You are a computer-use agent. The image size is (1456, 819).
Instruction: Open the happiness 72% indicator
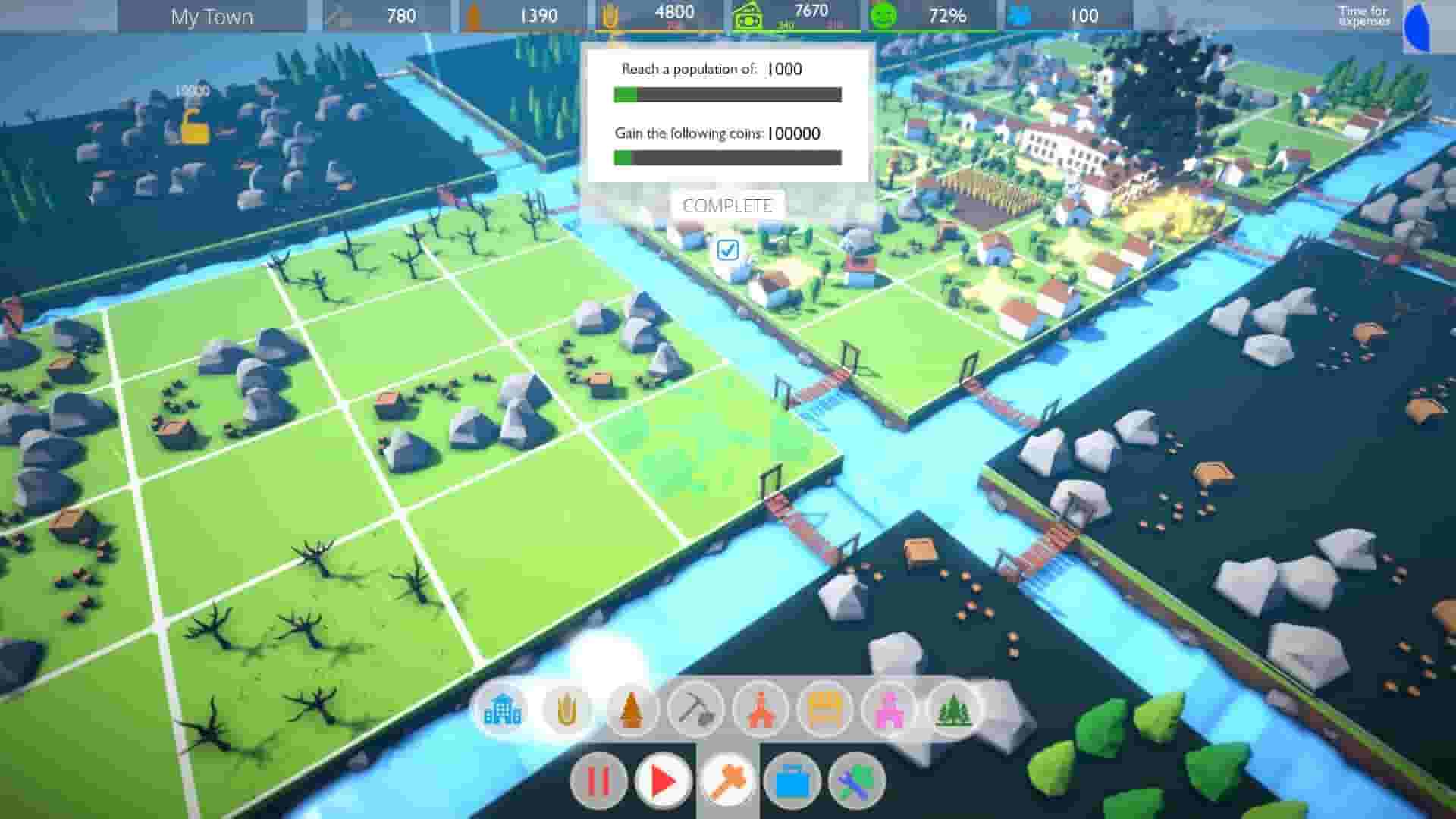(919, 15)
